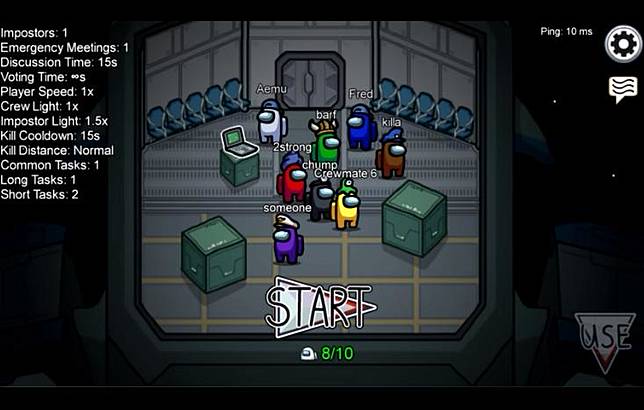Open the chat speech bubble
644x410 pixels.
(x=622, y=90)
